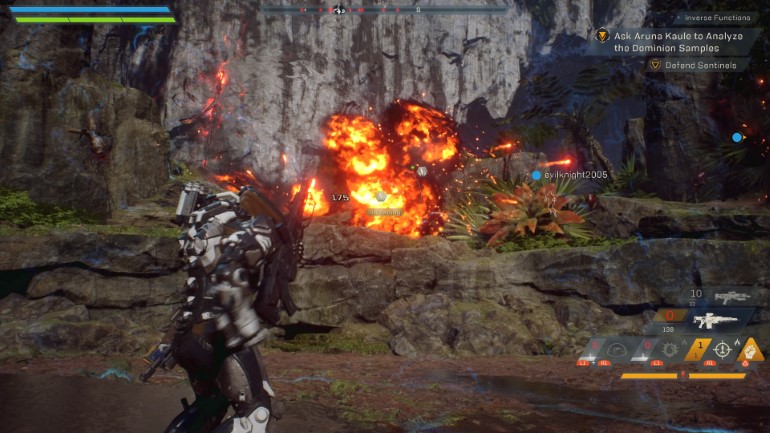770x433 pixels.
Task: Open the Ask Aruna Kaule objective
Action: [667, 40]
